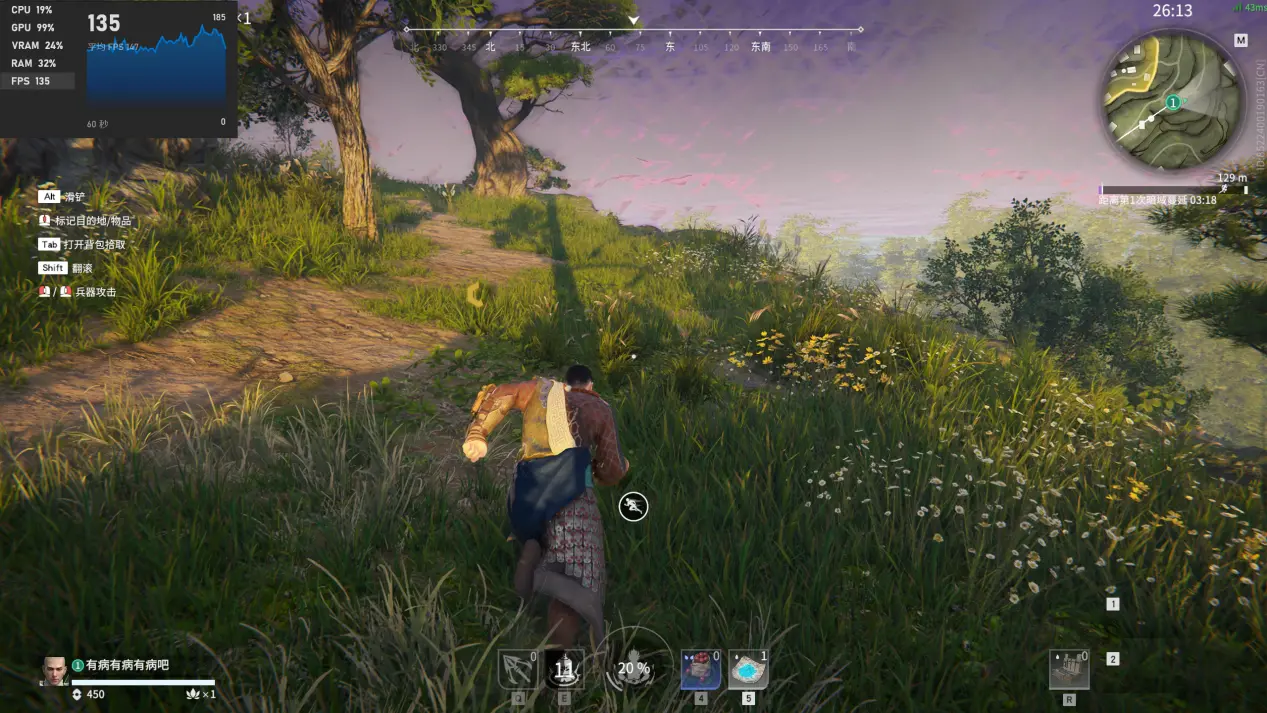Click the compass direction bar
Image resolution: width=1267 pixels, height=713 pixels.
click(x=633, y=39)
